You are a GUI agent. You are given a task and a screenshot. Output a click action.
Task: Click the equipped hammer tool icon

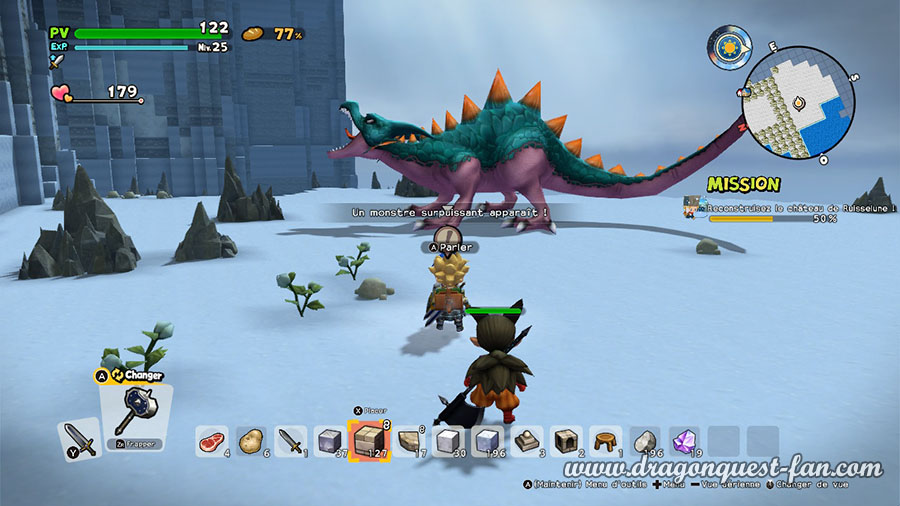tap(136, 413)
